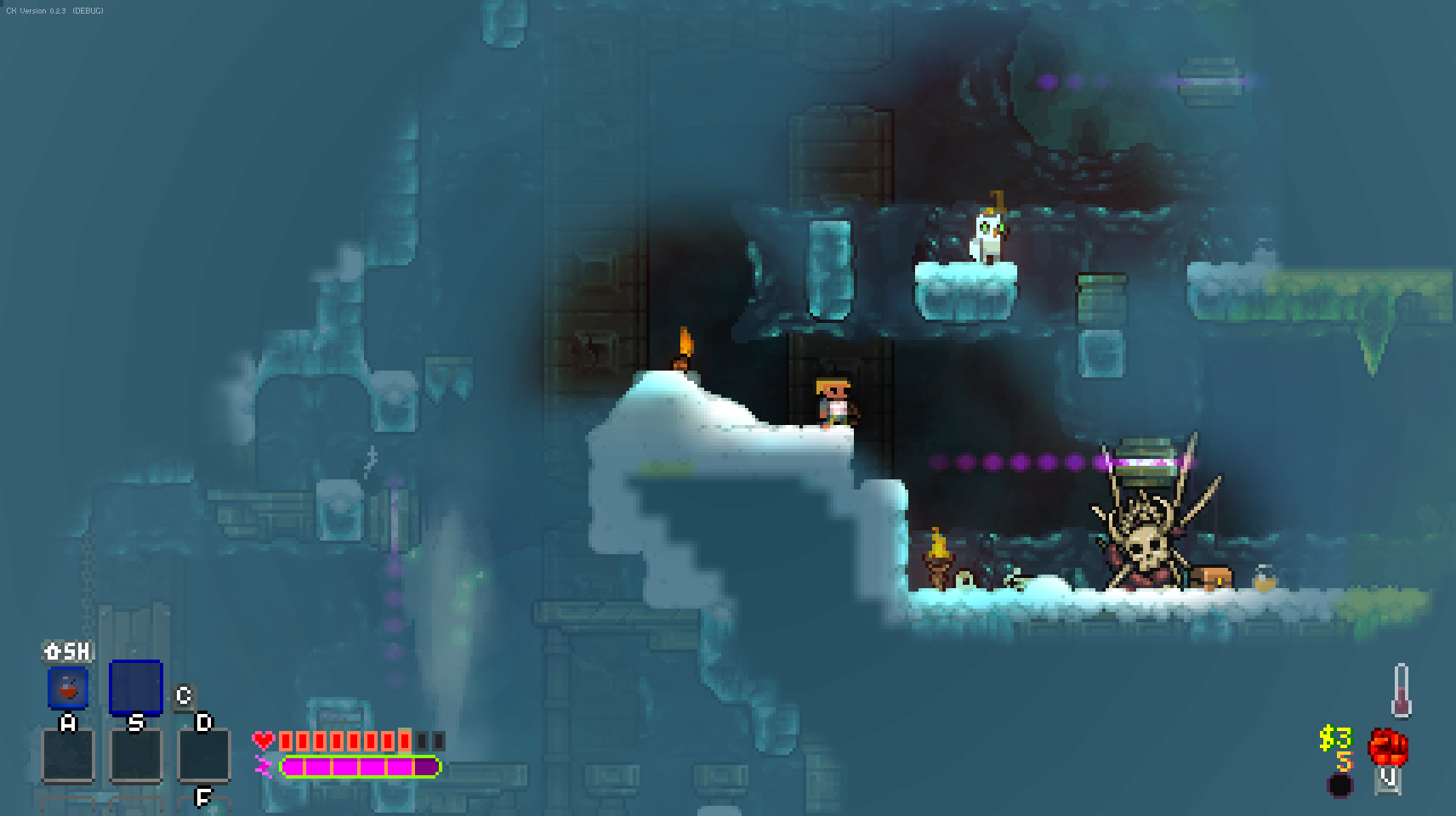The width and height of the screenshot is (1456, 816).
Task: Click the large empty blue item slot
Action: [136, 687]
